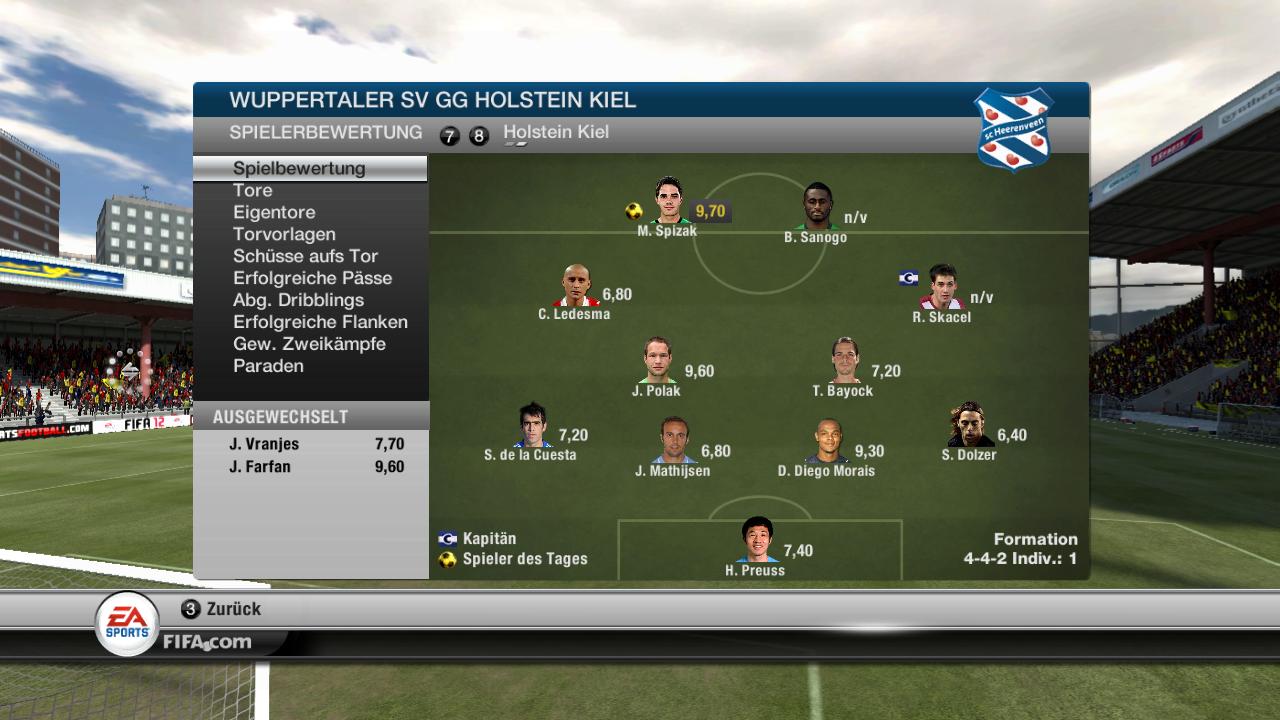Select player M. Spizak's portrait
The image size is (1280, 720).
coord(668,201)
